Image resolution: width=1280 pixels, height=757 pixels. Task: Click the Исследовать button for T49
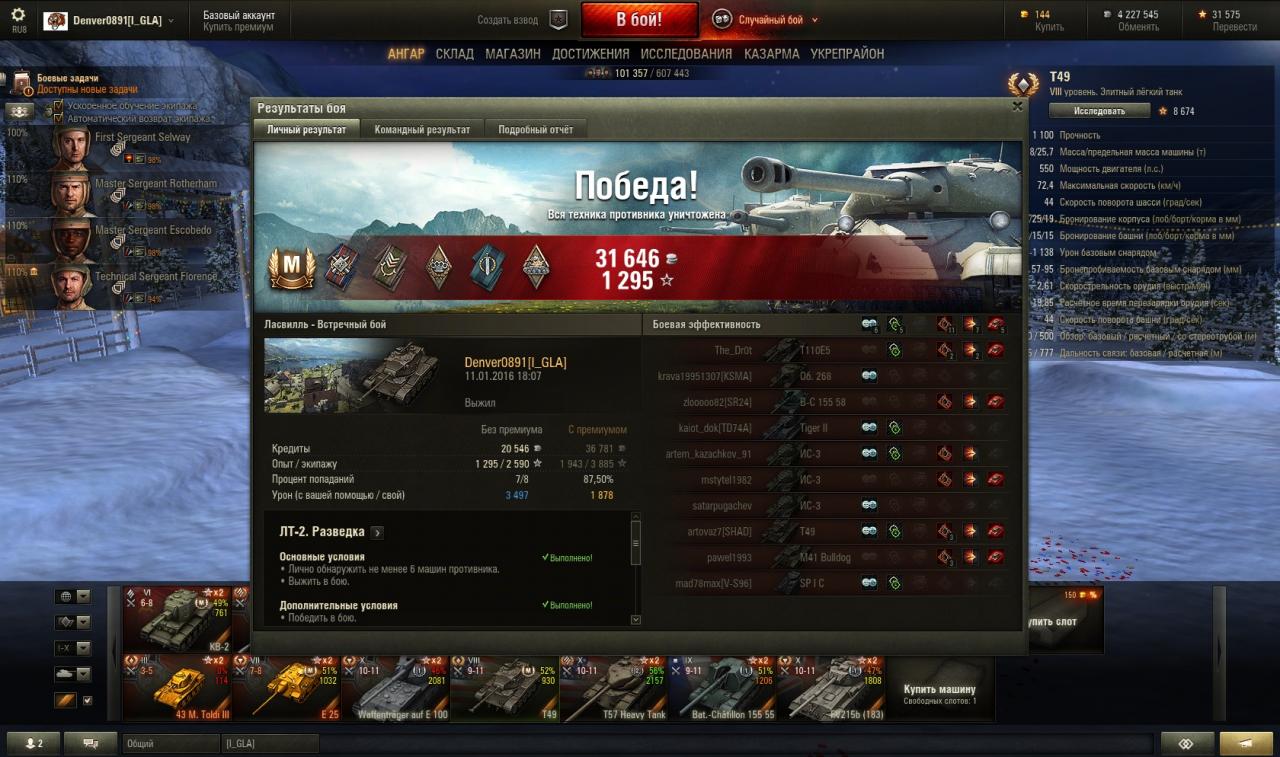pos(1099,111)
